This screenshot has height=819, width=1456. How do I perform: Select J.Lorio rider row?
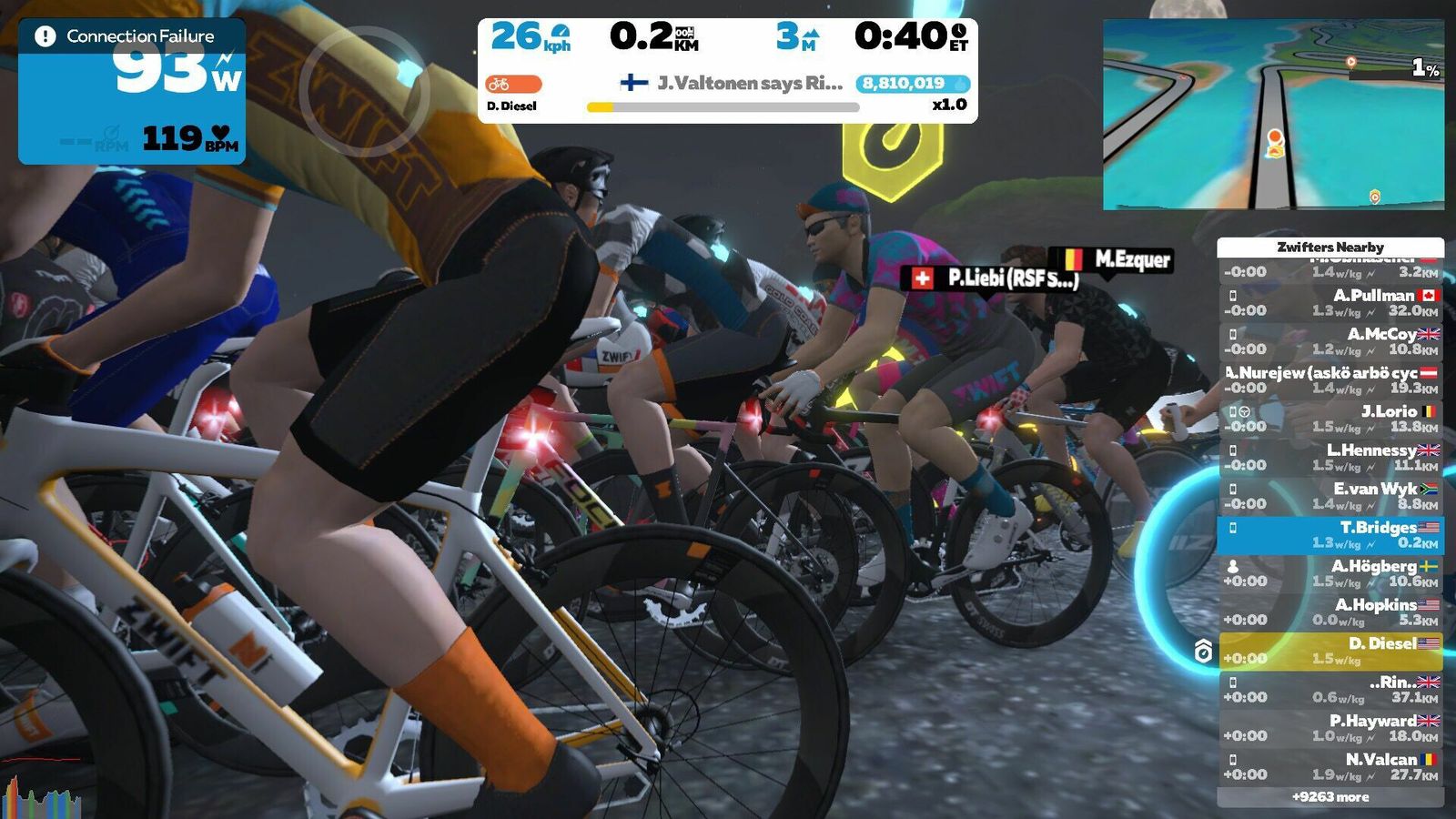tap(1330, 419)
